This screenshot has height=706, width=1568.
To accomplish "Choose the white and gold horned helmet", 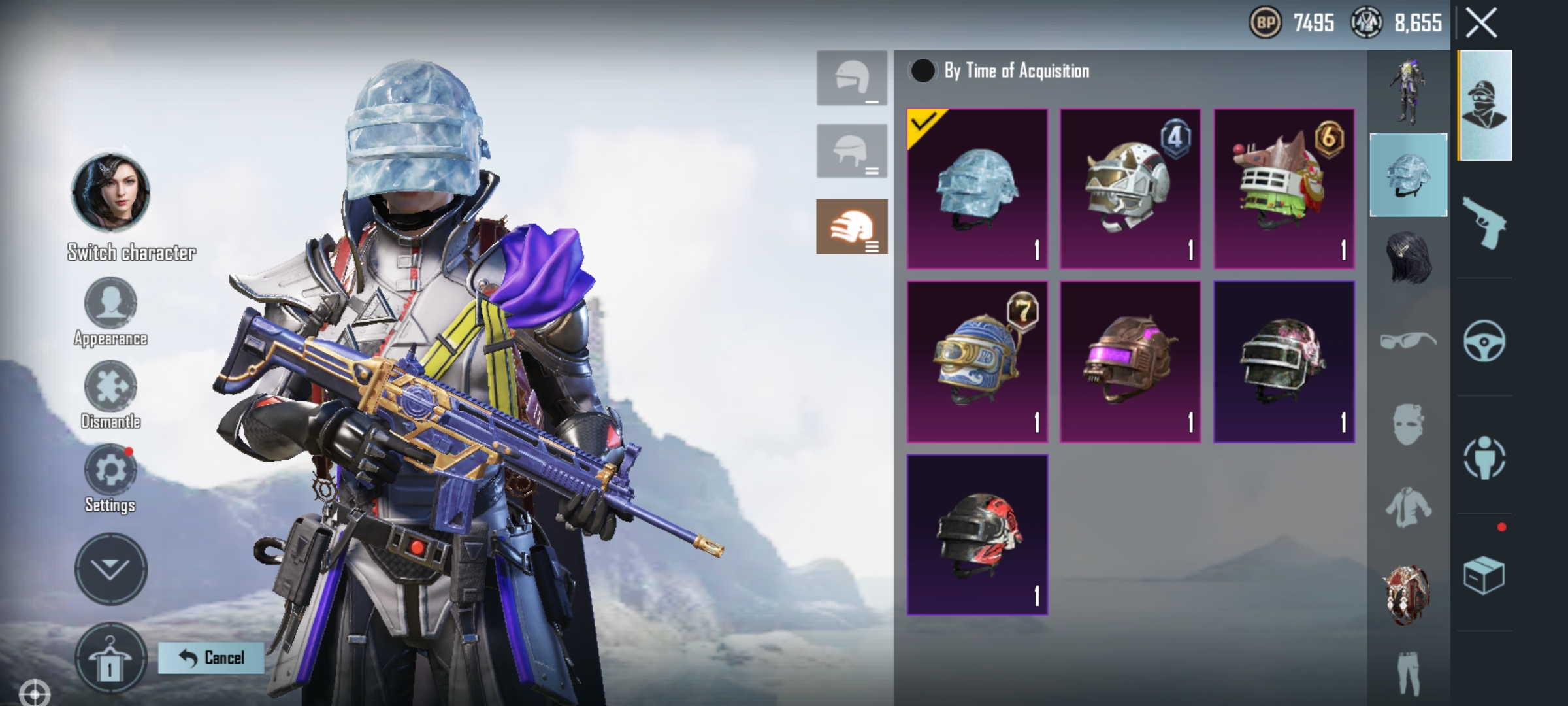I will pyautogui.click(x=1130, y=189).
